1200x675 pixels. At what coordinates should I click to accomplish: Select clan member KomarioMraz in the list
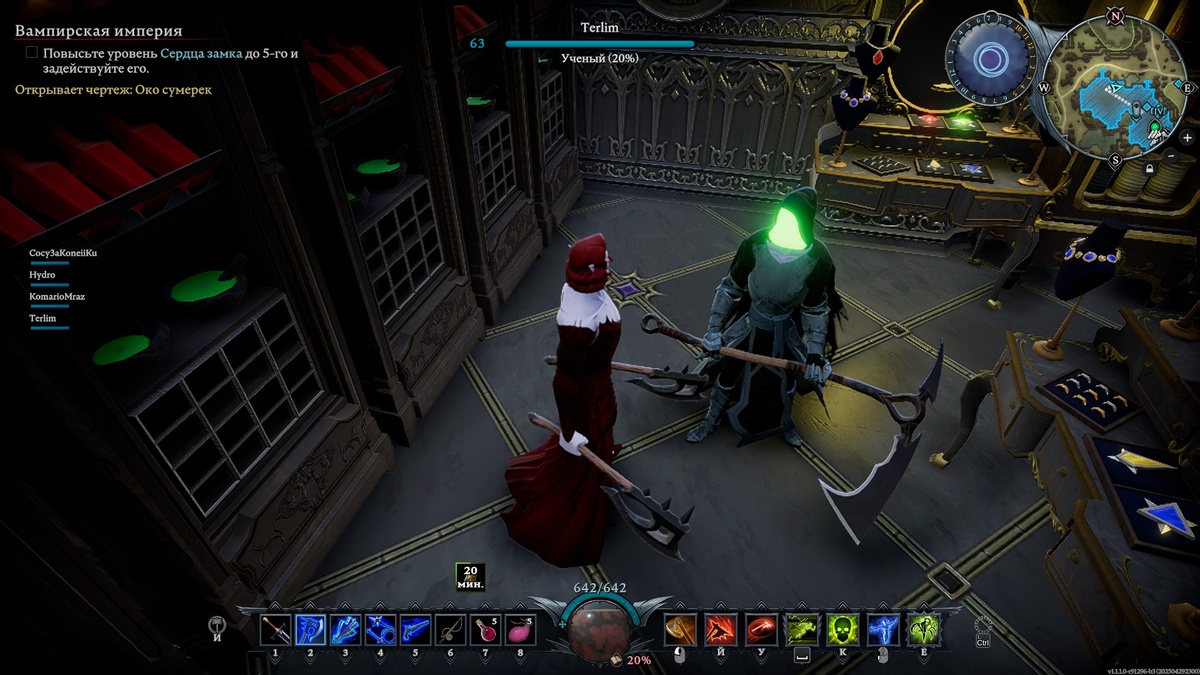pyautogui.click(x=57, y=297)
